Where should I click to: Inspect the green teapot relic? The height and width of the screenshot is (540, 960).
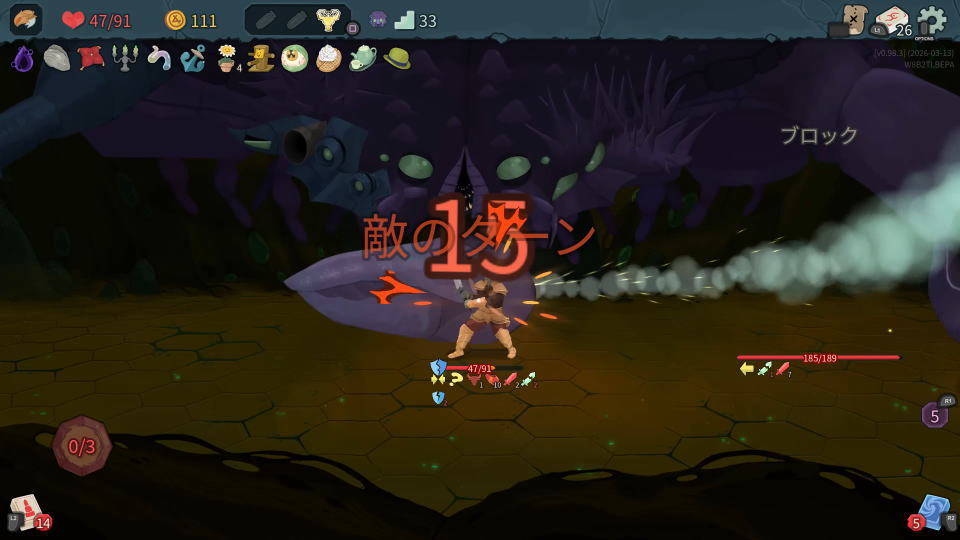tap(362, 59)
